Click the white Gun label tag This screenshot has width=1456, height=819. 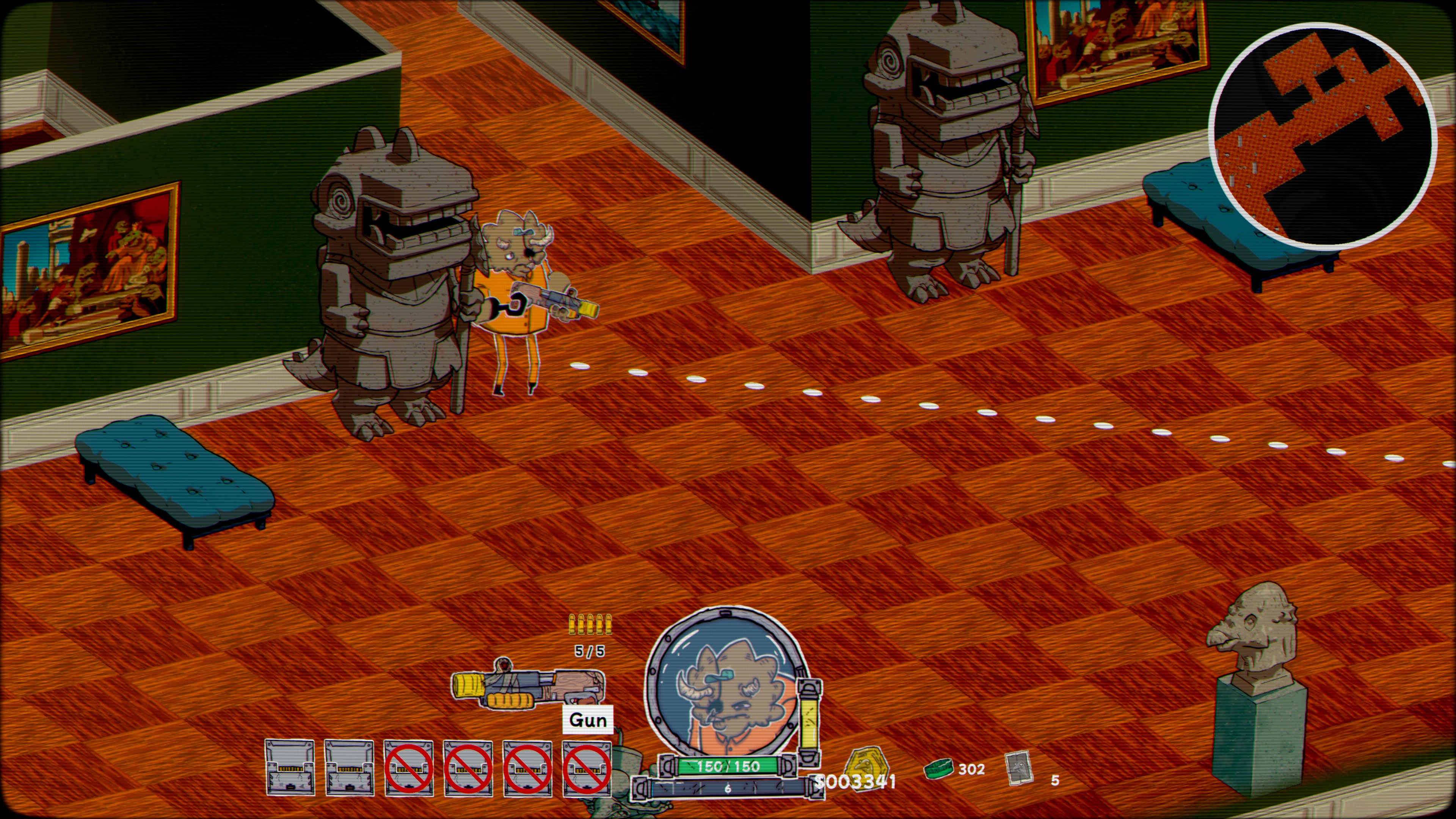click(x=588, y=720)
